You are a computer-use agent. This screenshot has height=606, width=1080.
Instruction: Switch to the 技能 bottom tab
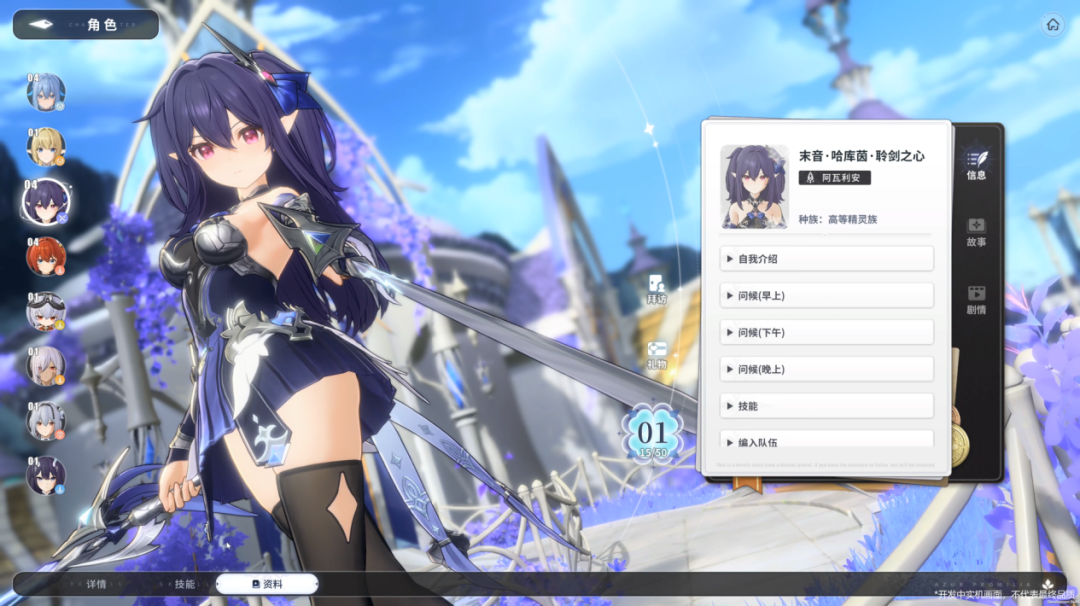[184, 584]
